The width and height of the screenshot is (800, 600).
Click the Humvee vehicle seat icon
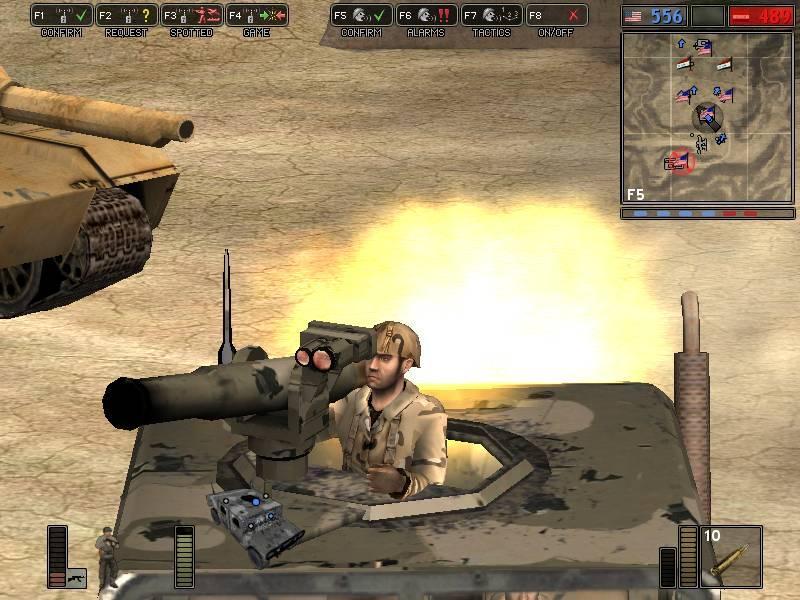tap(254, 518)
